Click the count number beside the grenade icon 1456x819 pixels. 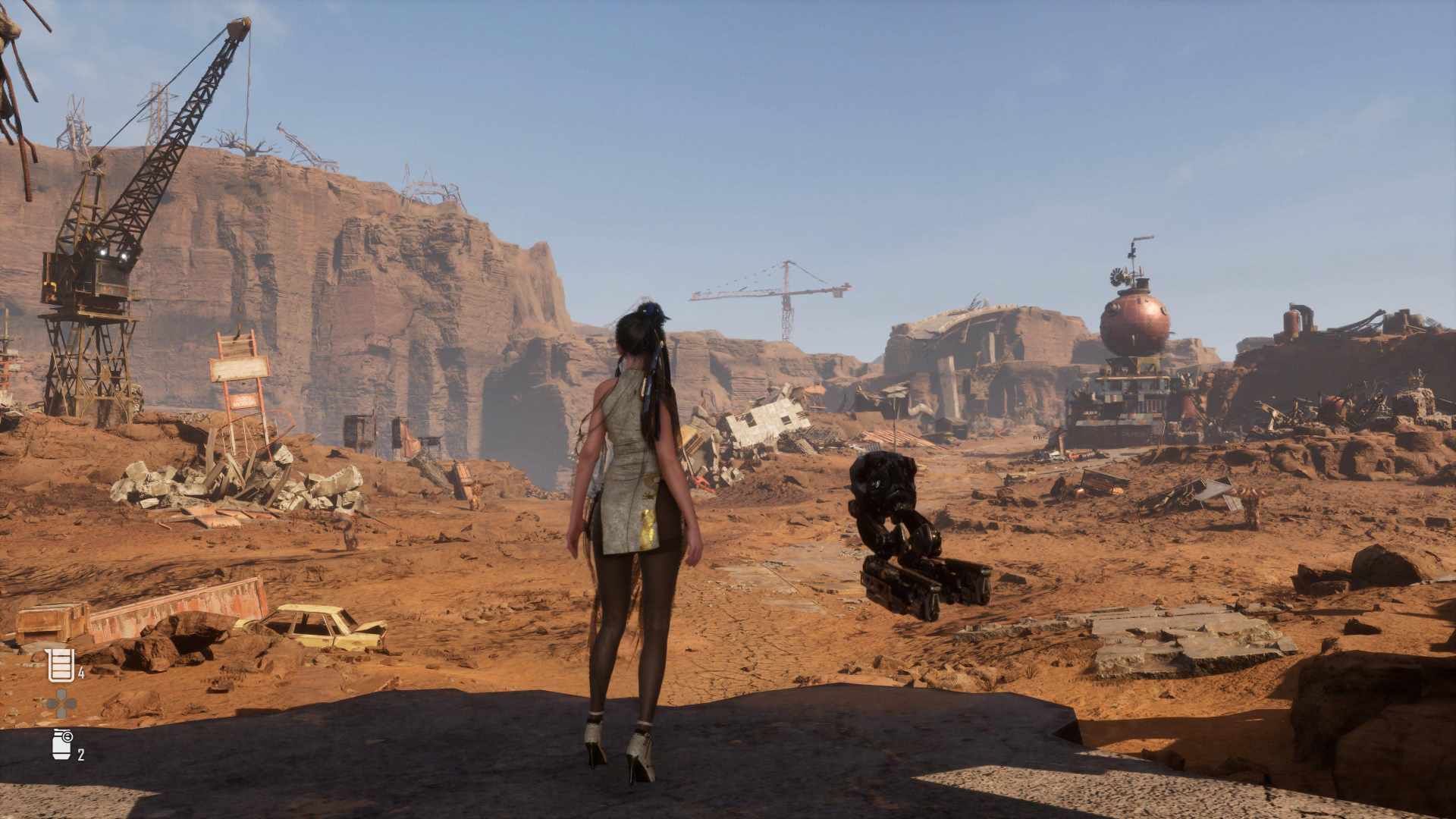click(x=82, y=755)
